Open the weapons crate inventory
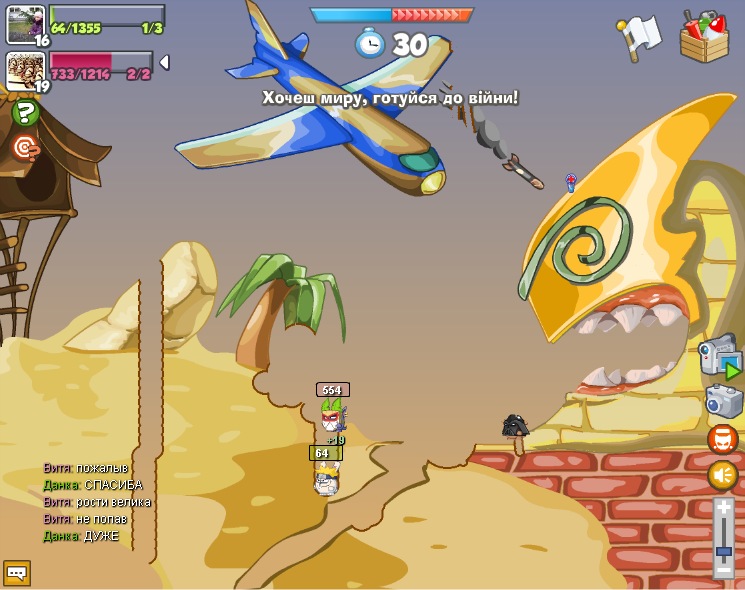The height and width of the screenshot is (590, 745). coord(704,36)
